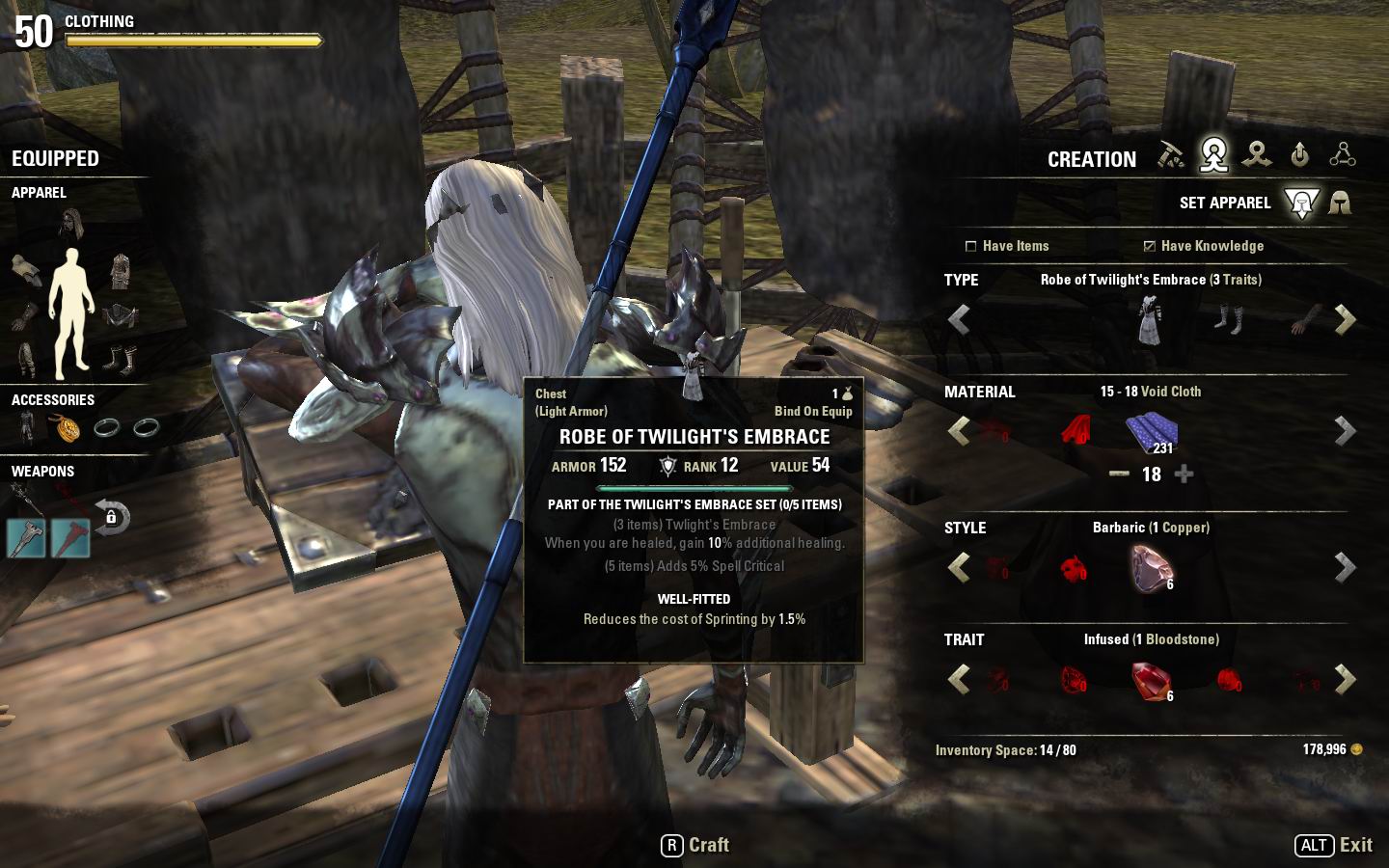Show the next item type with right arrow

1345,319
